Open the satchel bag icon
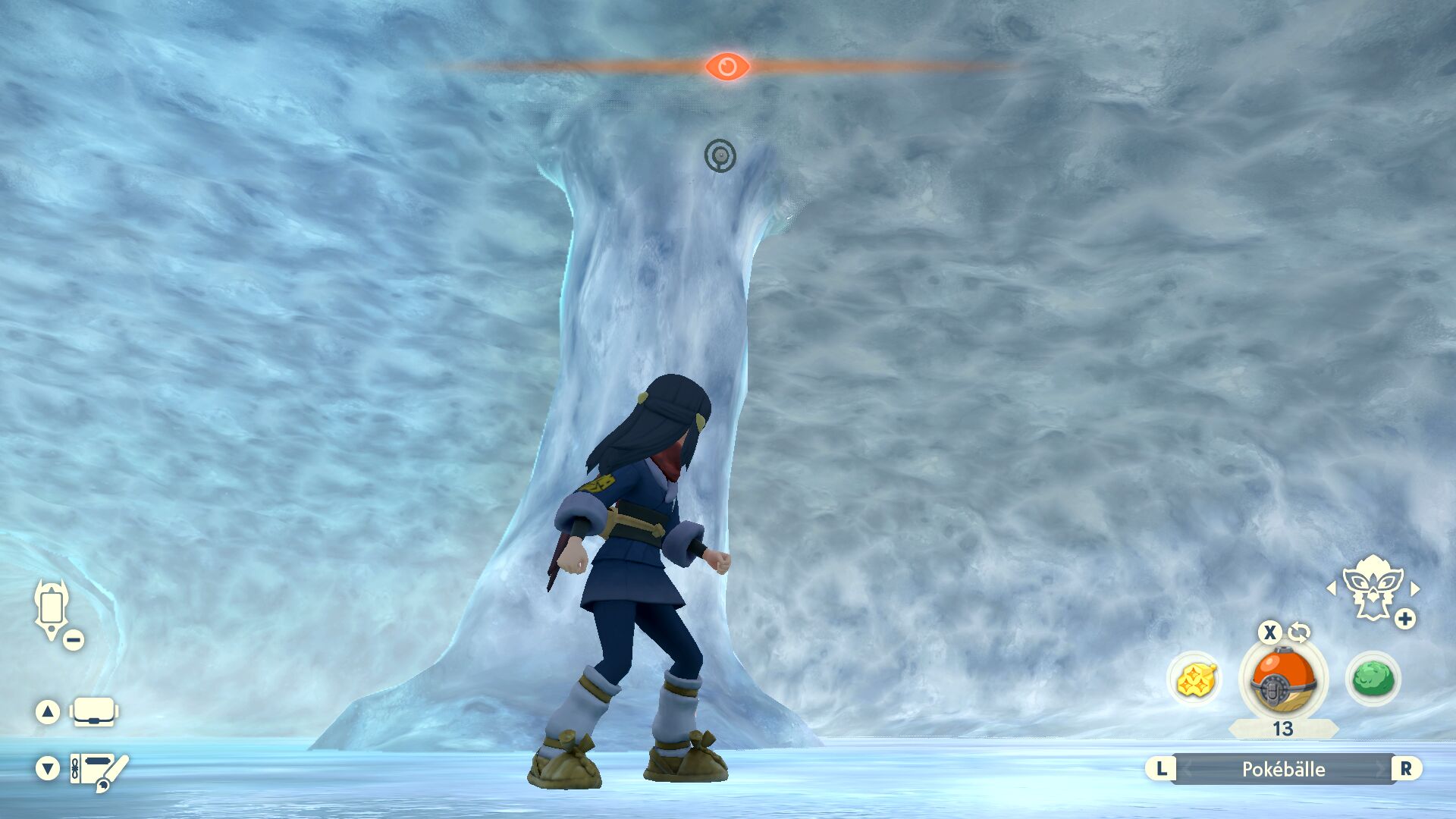The height and width of the screenshot is (819, 1456). pyautogui.click(x=93, y=711)
